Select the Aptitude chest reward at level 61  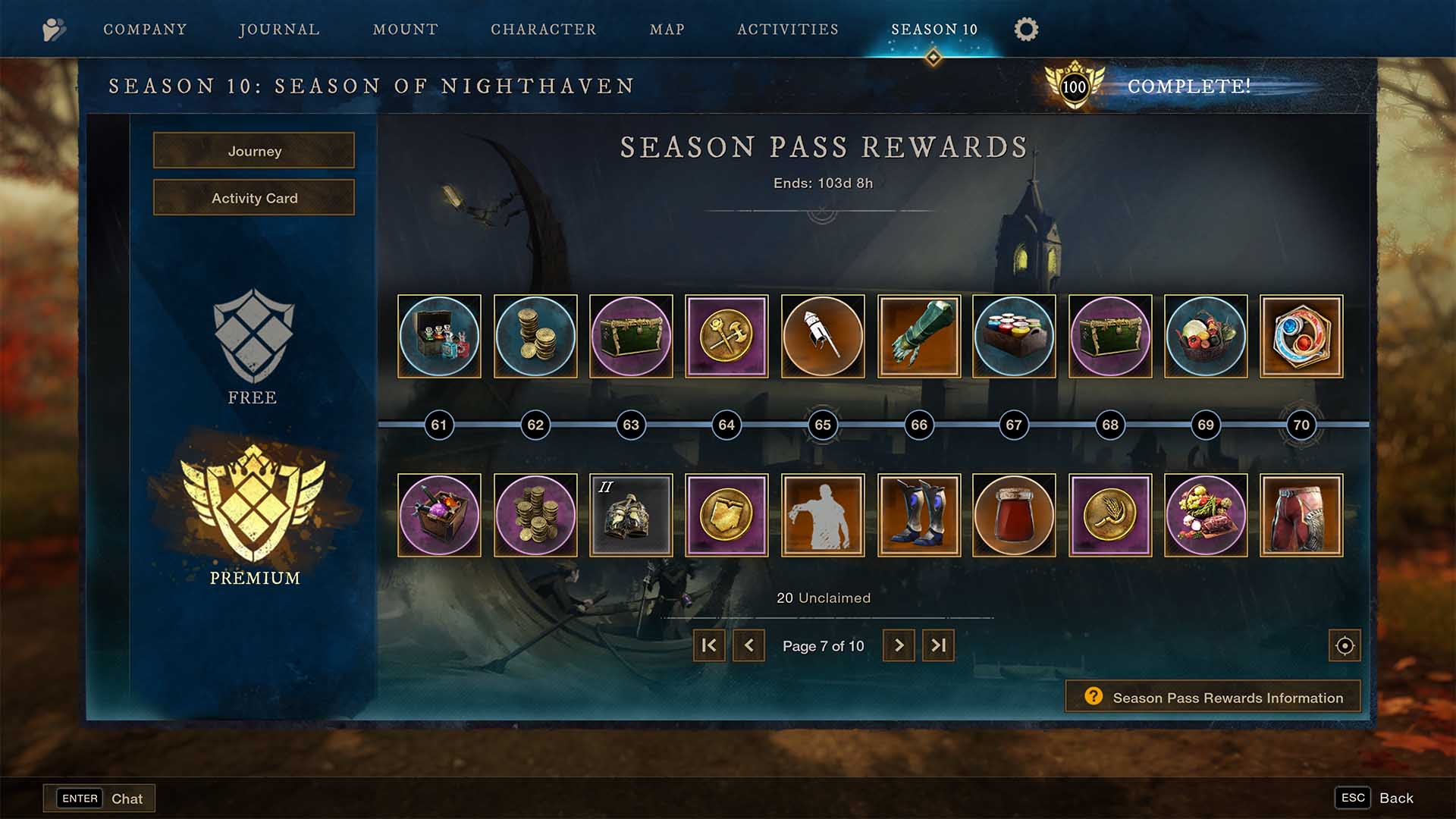click(x=439, y=336)
